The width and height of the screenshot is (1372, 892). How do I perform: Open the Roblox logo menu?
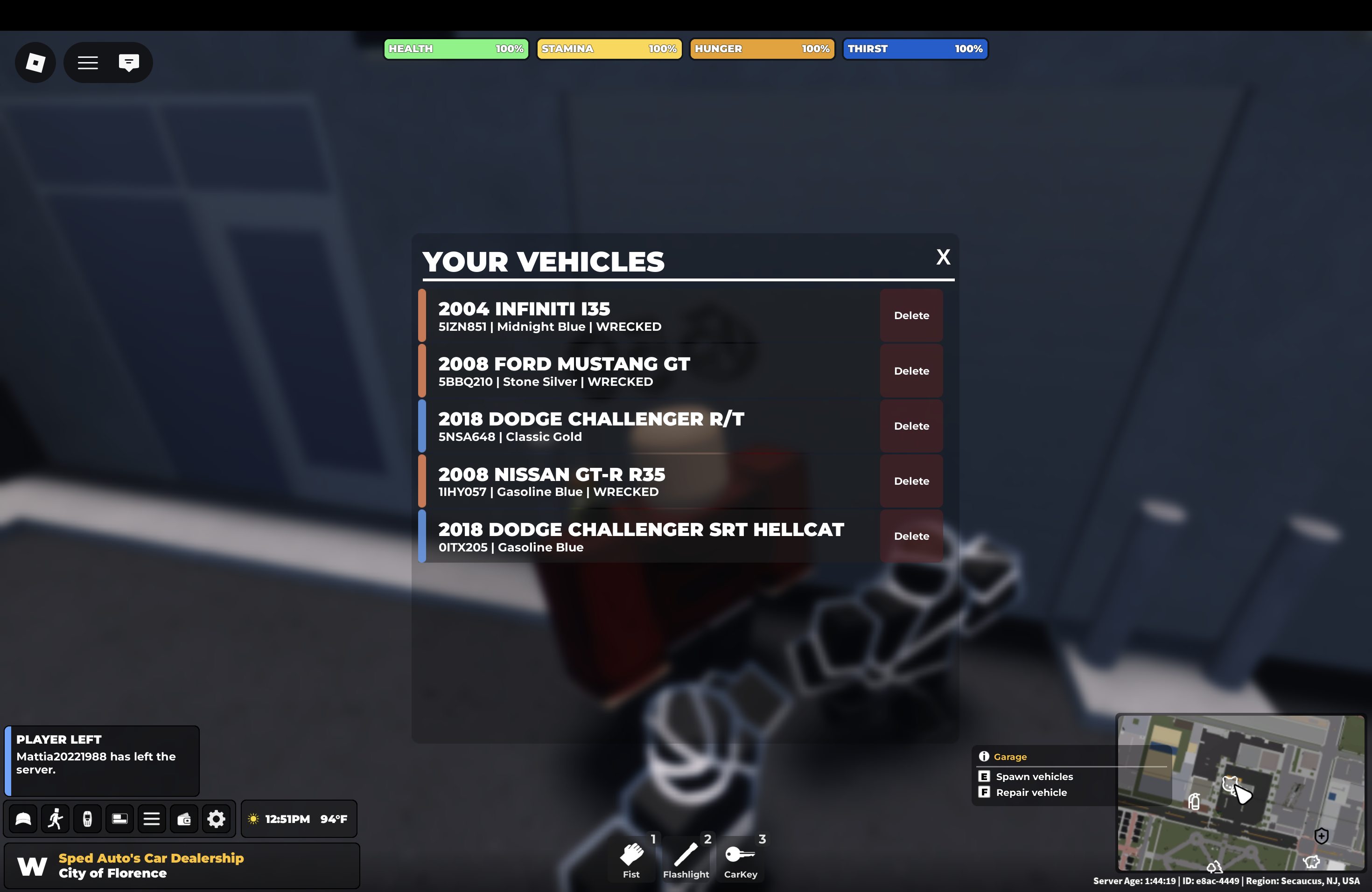(35, 62)
